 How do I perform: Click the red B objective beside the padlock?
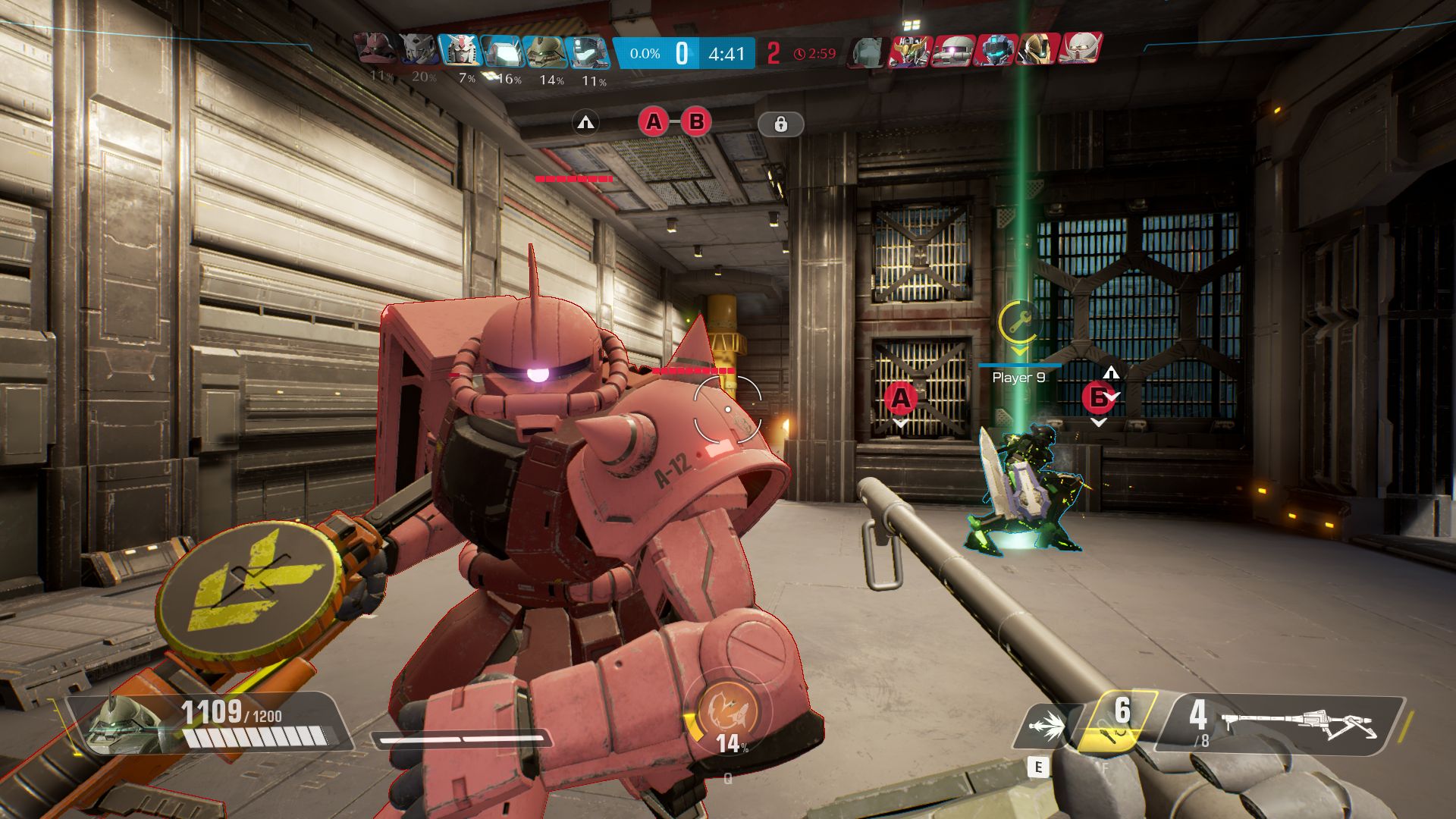[x=696, y=121]
